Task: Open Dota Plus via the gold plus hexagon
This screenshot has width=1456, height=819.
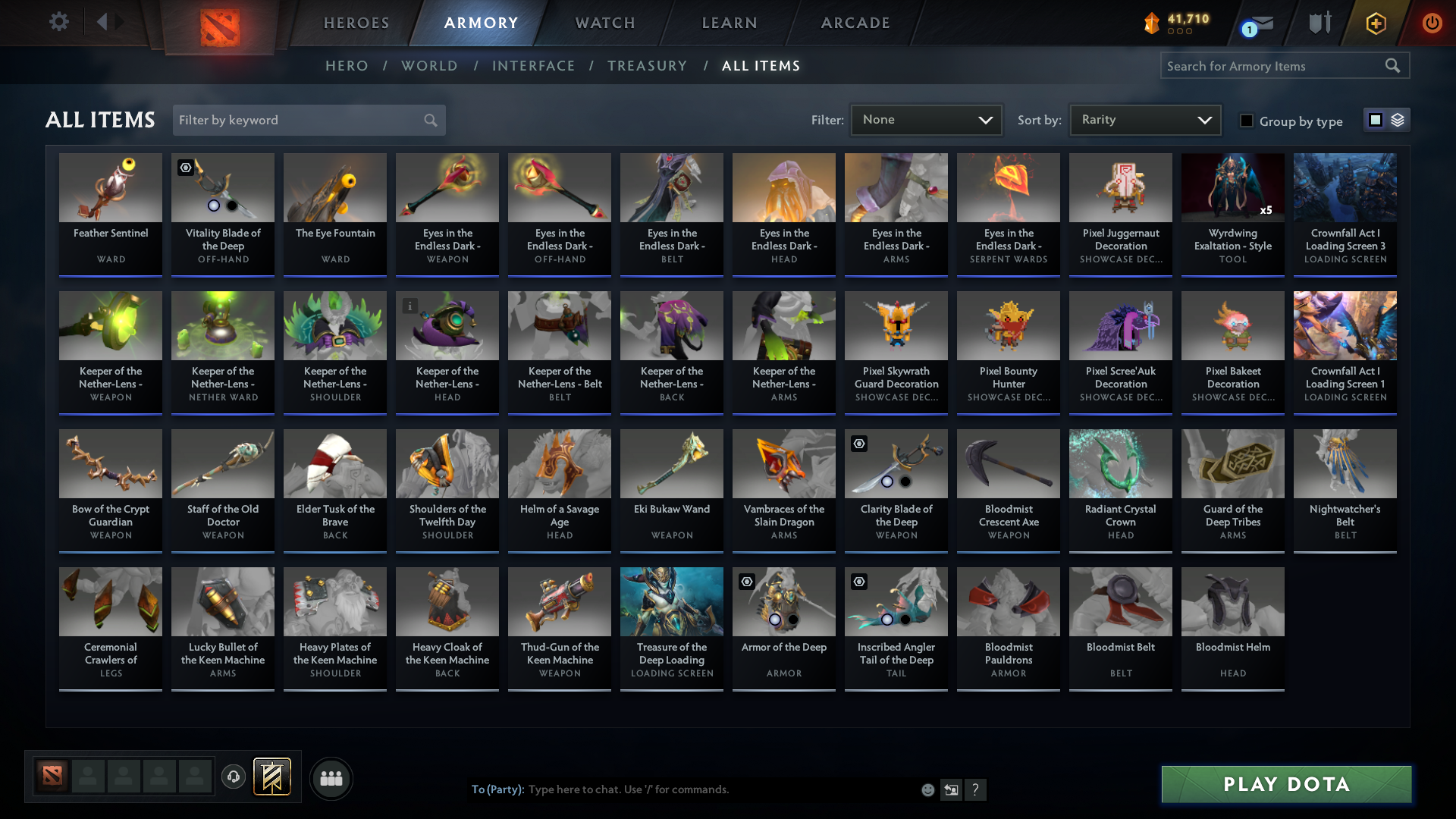Action: point(1375,24)
